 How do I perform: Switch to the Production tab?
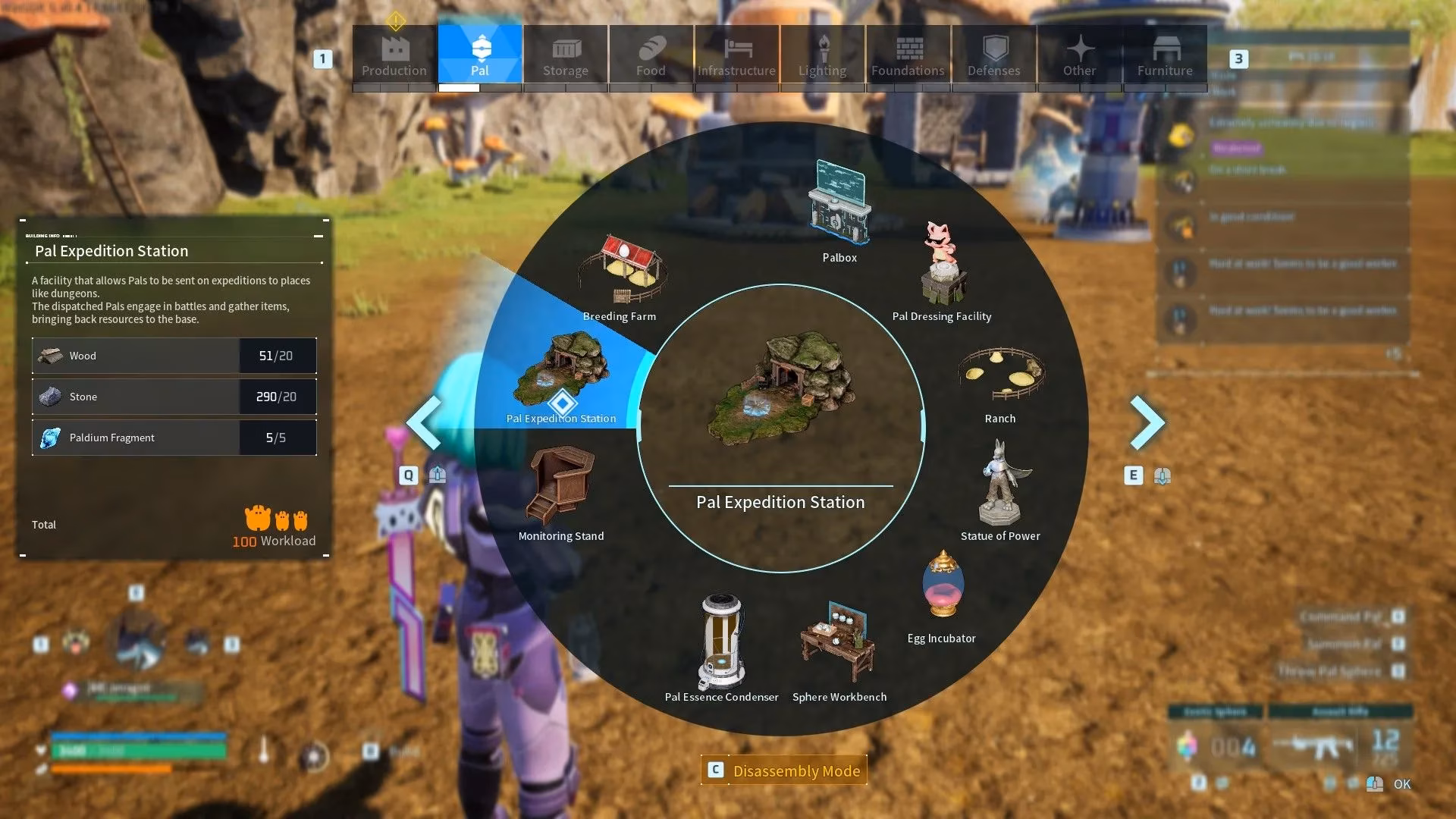394,55
